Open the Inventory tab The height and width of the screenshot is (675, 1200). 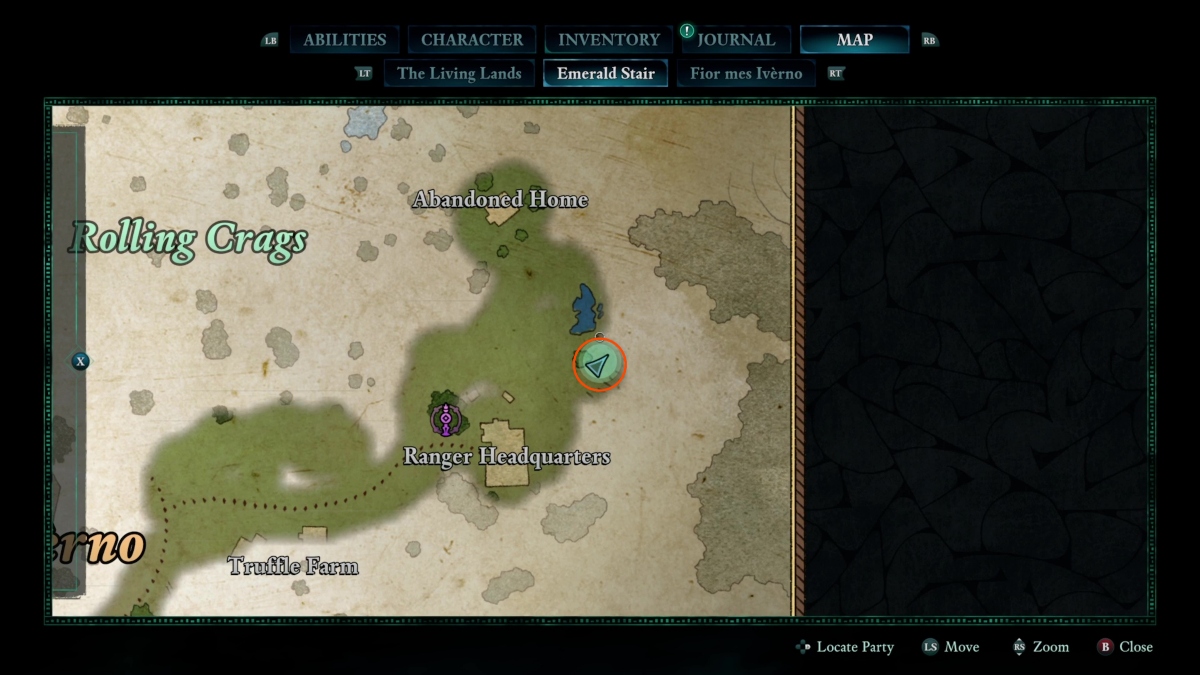608,40
